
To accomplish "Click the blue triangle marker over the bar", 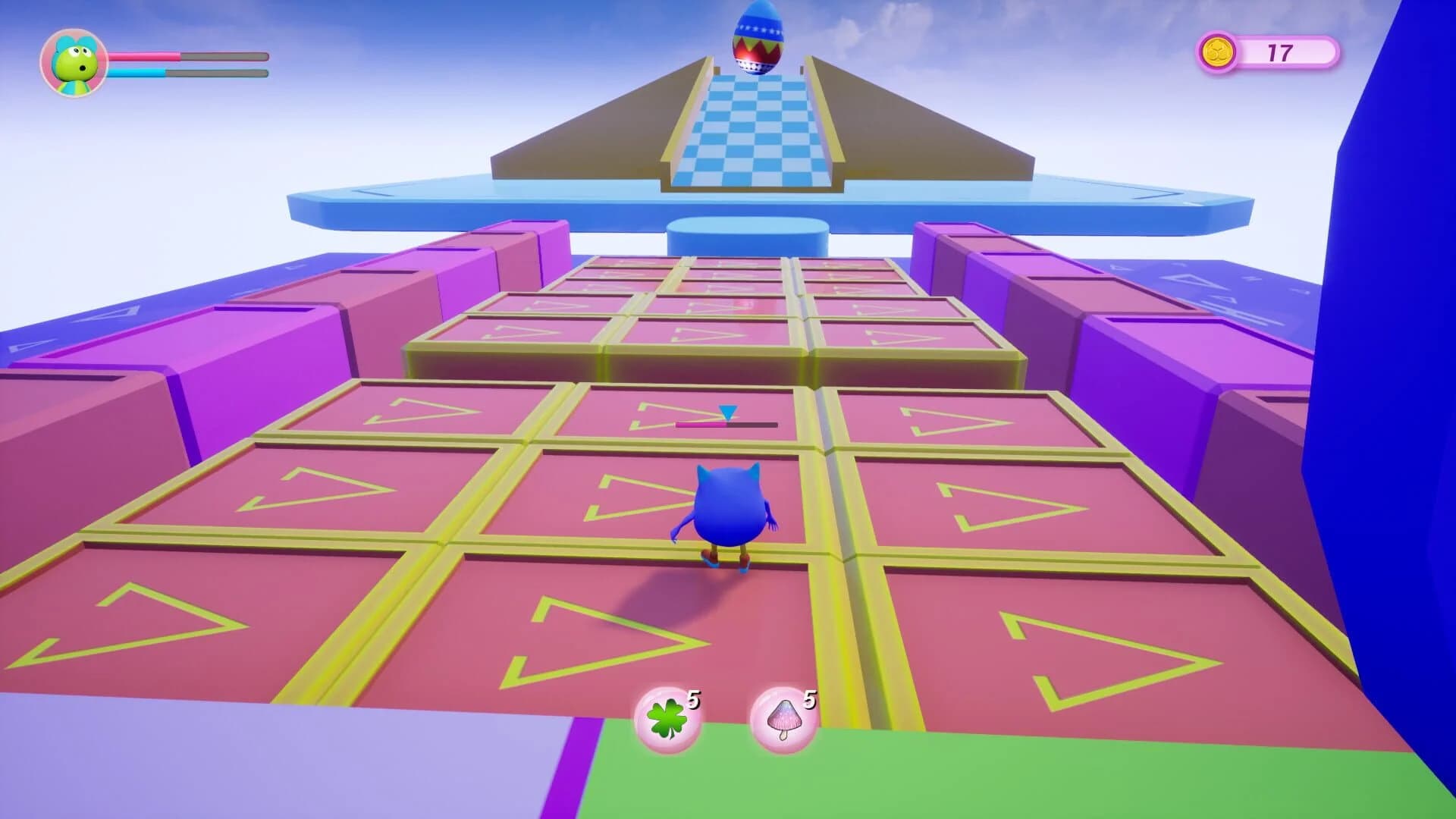I will (726, 411).
